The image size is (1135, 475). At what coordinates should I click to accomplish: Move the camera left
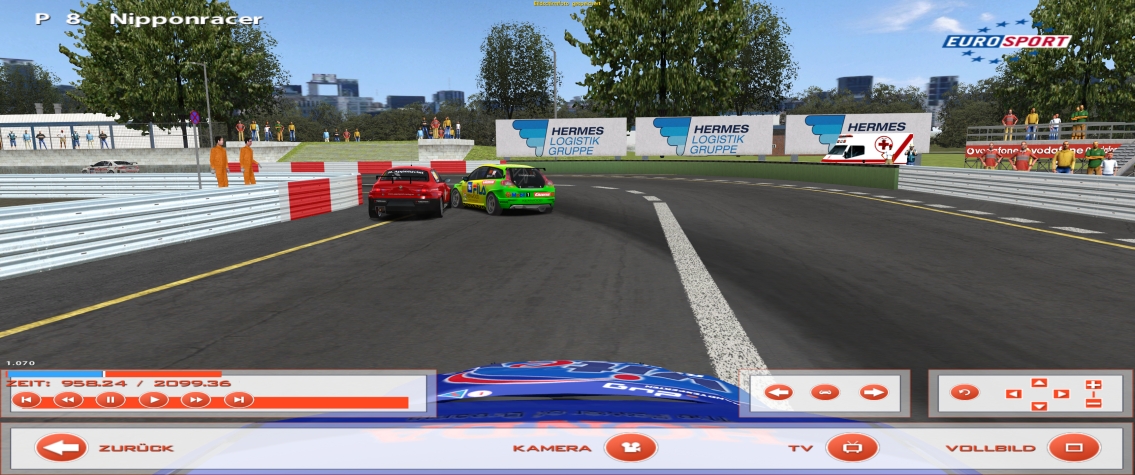click(x=1014, y=394)
